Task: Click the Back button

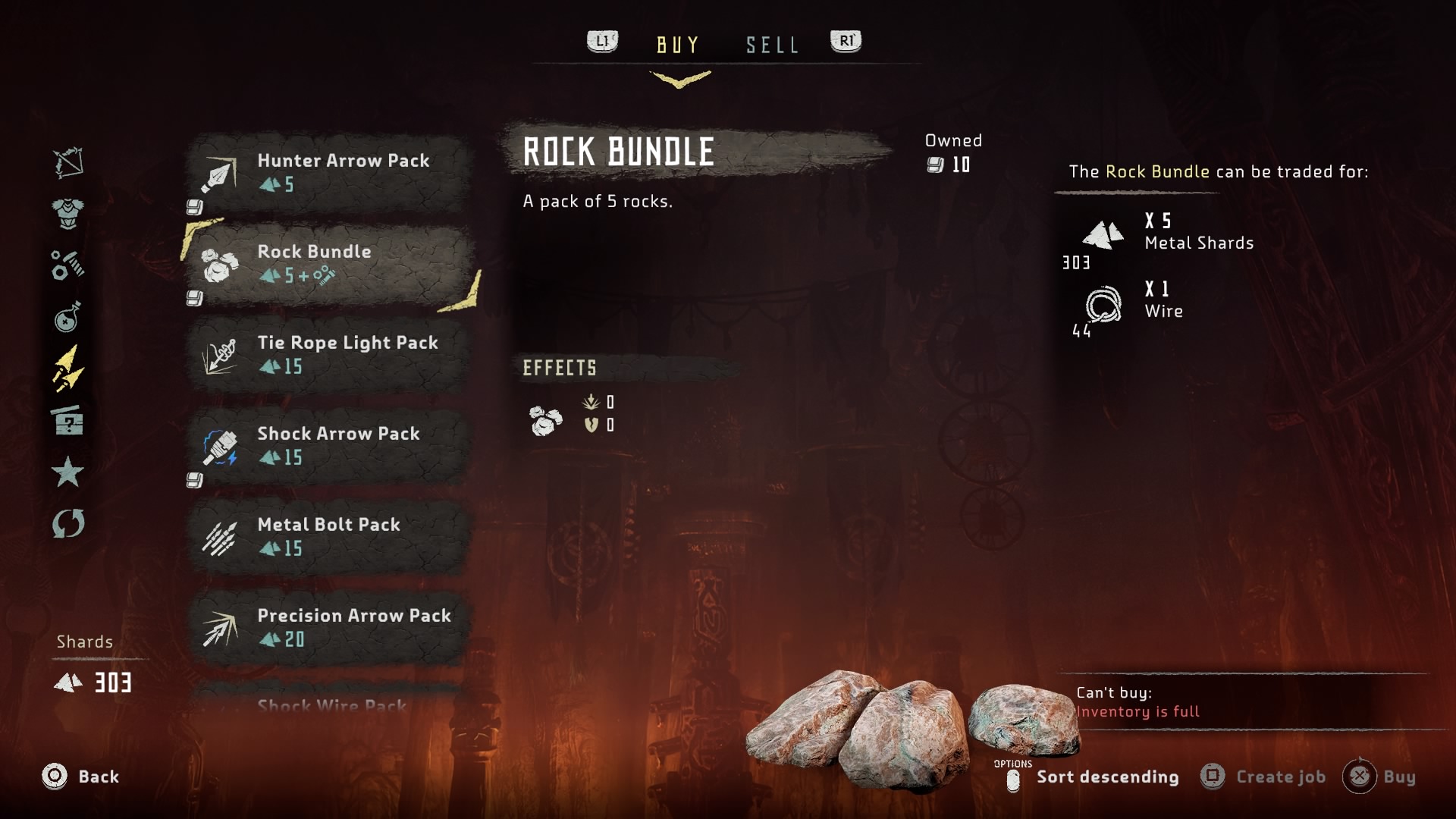Action: (x=82, y=777)
